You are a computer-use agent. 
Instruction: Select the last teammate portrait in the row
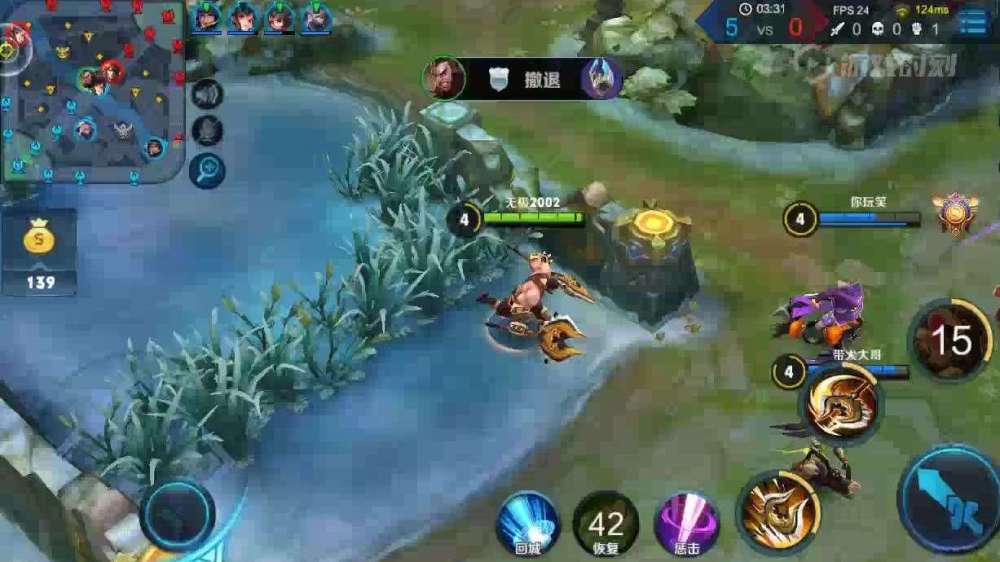pyautogui.click(x=317, y=18)
